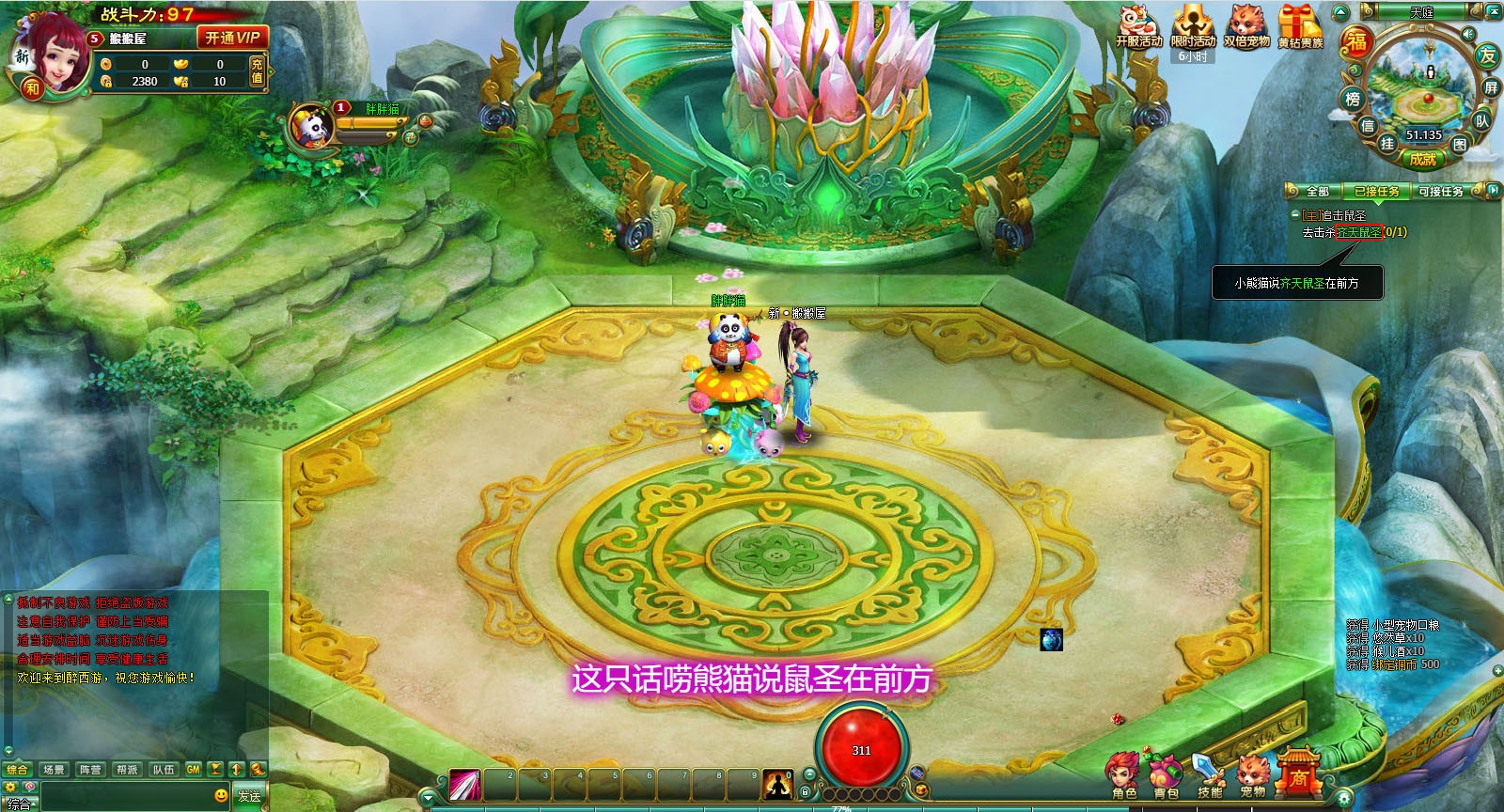This screenshot has height=812, width=1504.
Task: Open the 技能 skills icon
Action: pos(1209,775)
